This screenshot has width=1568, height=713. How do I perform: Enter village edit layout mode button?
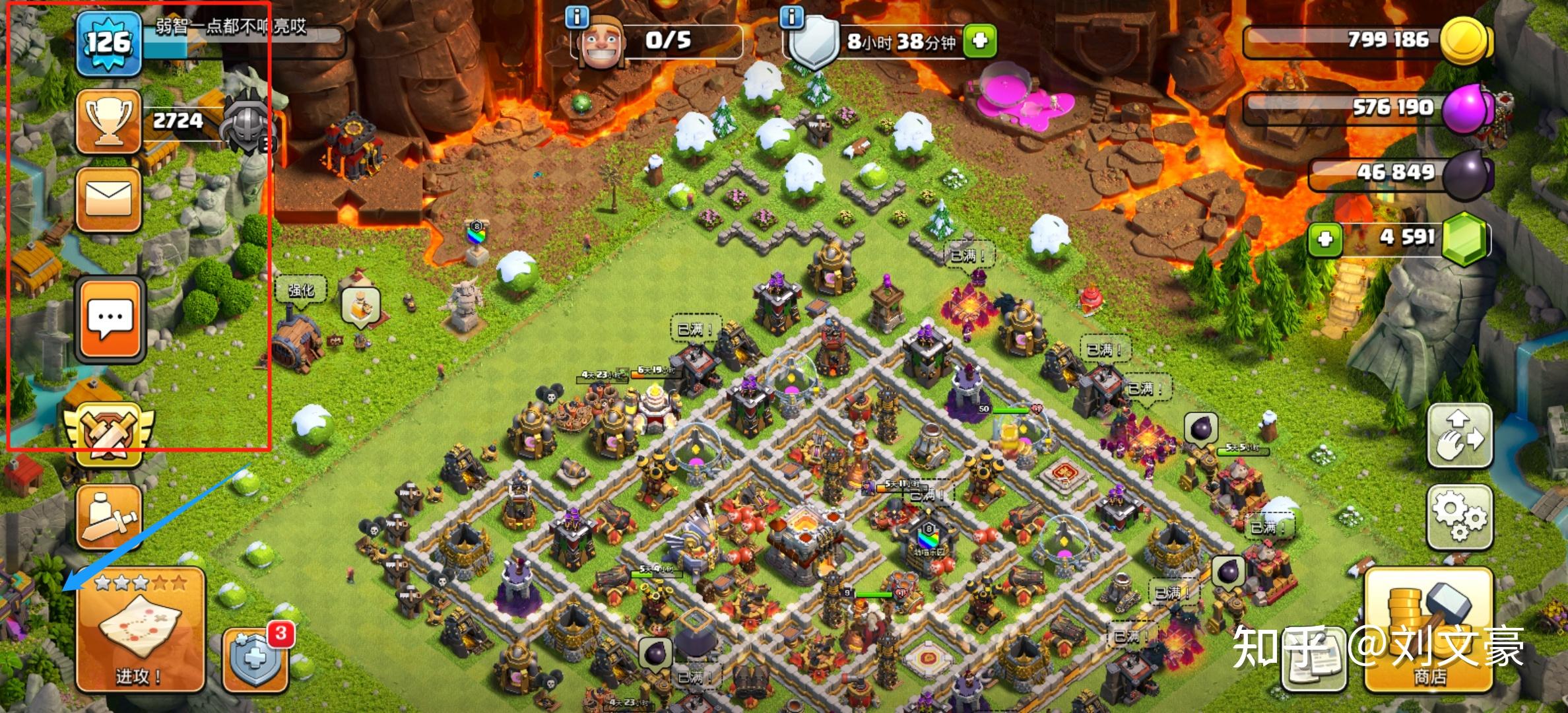[1460, 436]
